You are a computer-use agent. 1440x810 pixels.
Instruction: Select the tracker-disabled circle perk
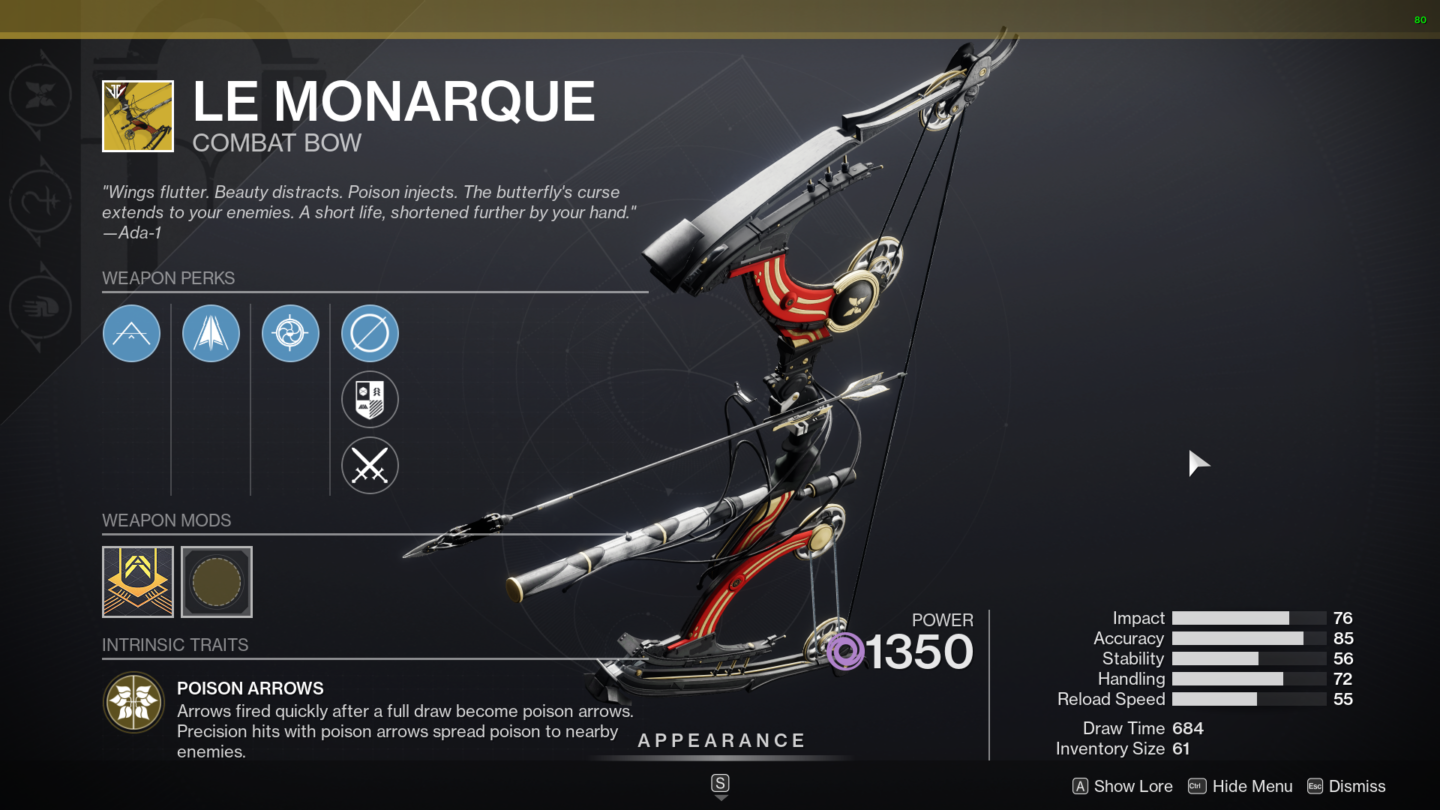click(x=370, y=333)
